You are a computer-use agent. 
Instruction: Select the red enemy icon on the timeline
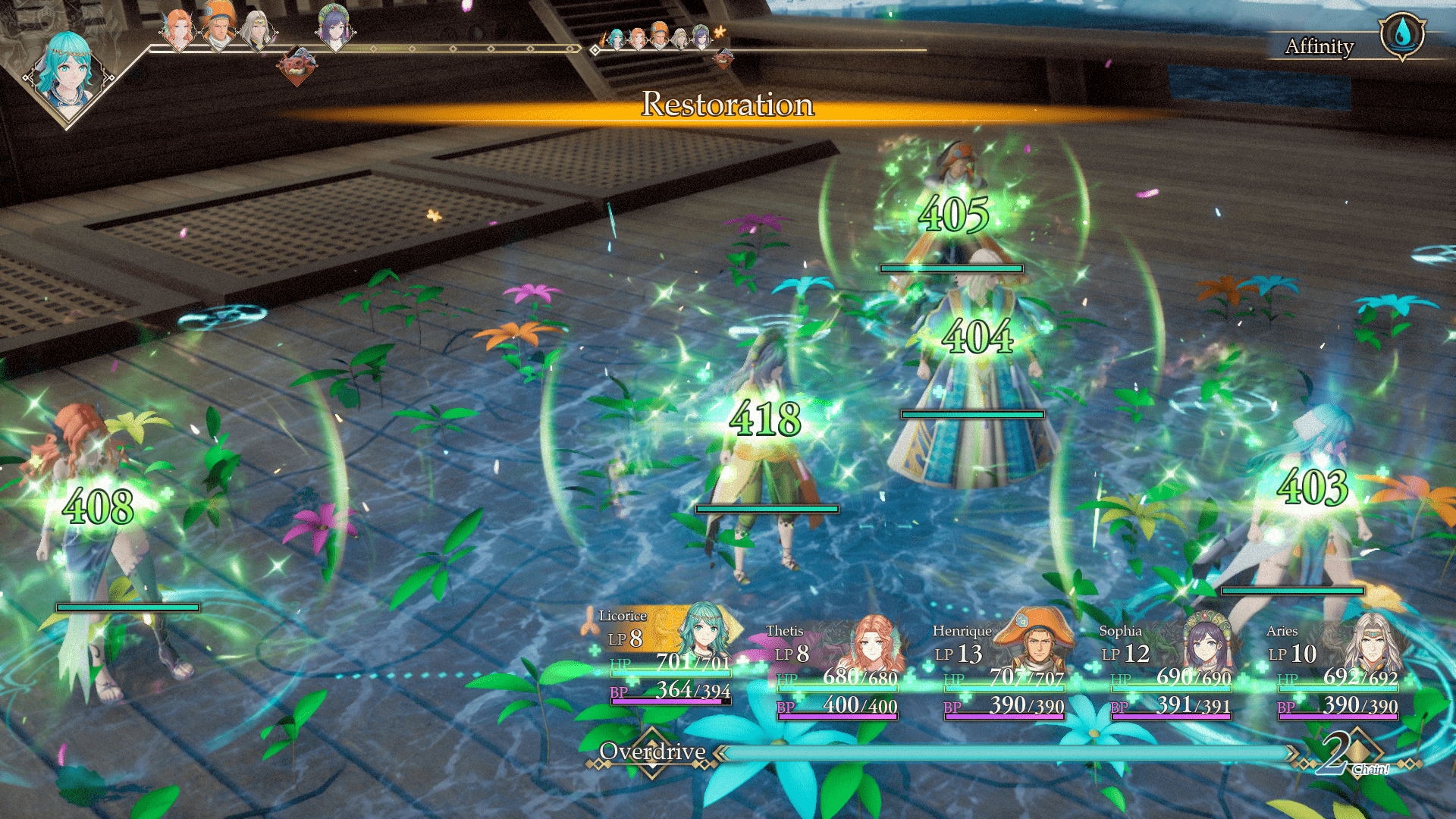click(297, 65)
